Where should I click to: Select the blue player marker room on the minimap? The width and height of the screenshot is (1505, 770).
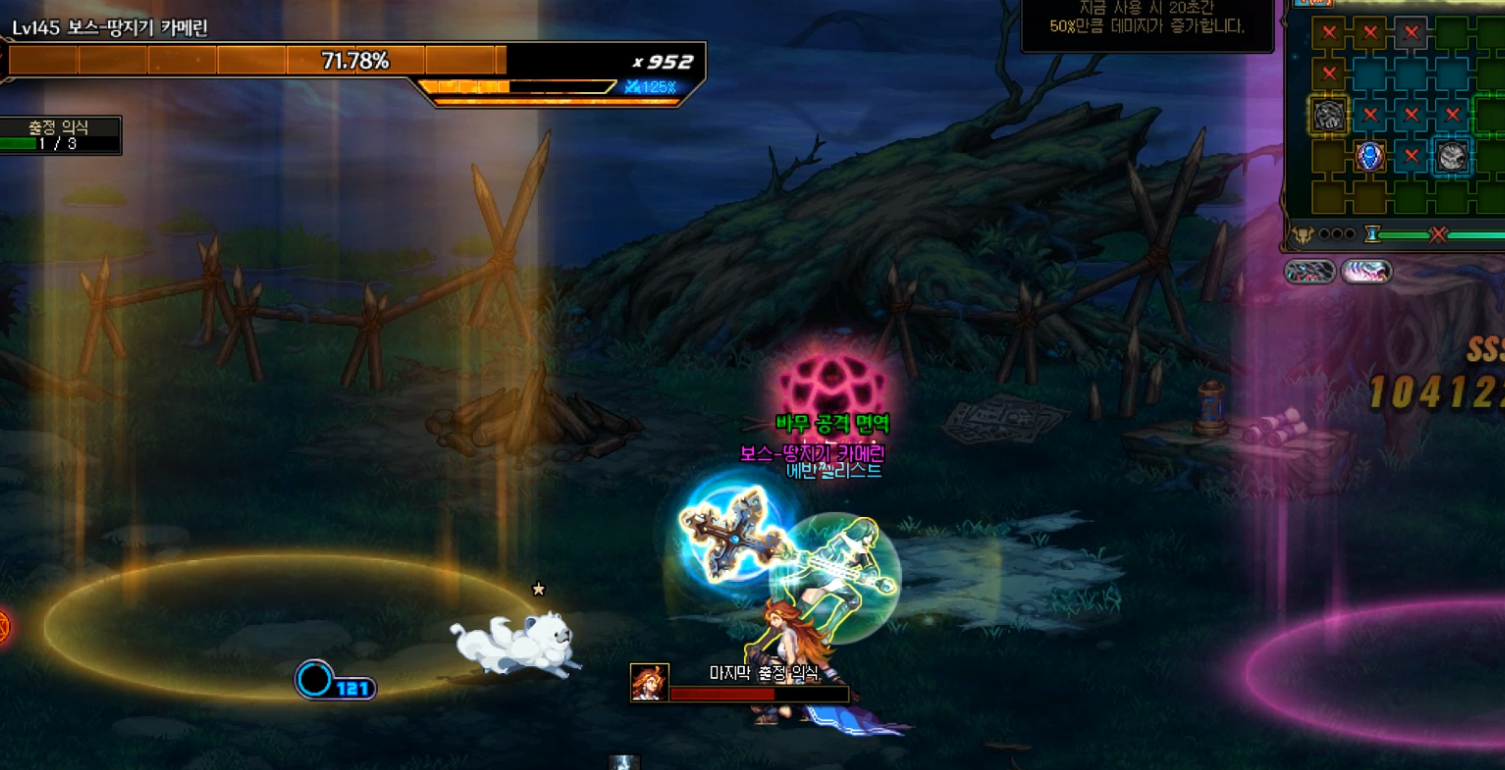pos(1369,156)
